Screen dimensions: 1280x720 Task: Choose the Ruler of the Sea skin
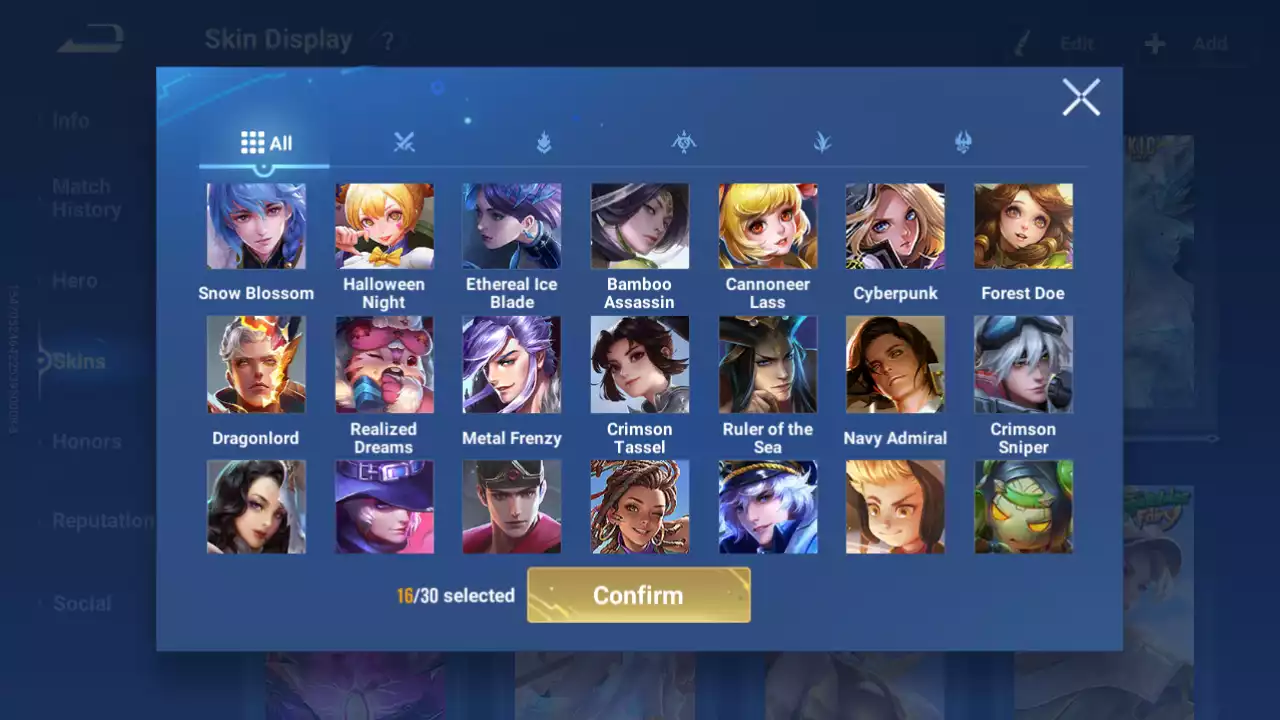[768, 364]
